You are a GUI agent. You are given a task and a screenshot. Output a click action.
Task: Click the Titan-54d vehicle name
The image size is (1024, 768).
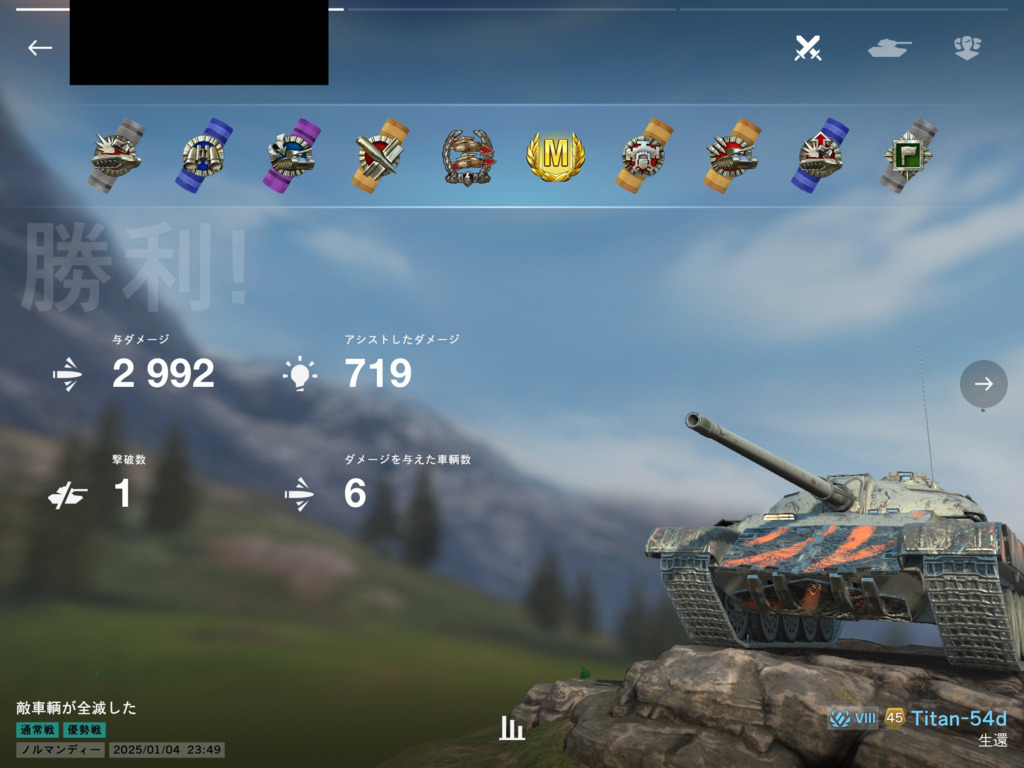pyautogui.click(x=958, y=719)
